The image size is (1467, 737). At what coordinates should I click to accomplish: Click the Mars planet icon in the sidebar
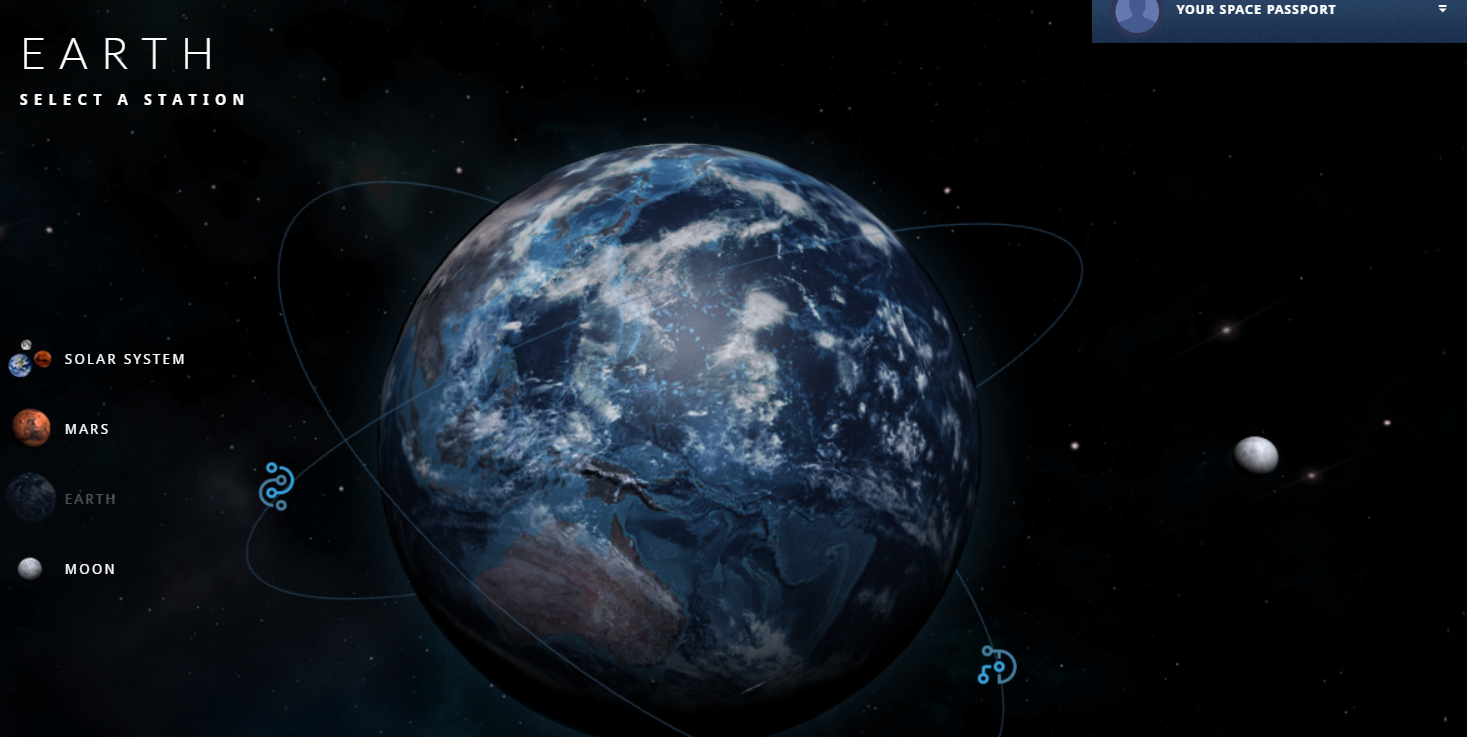(x=30, y=428)
